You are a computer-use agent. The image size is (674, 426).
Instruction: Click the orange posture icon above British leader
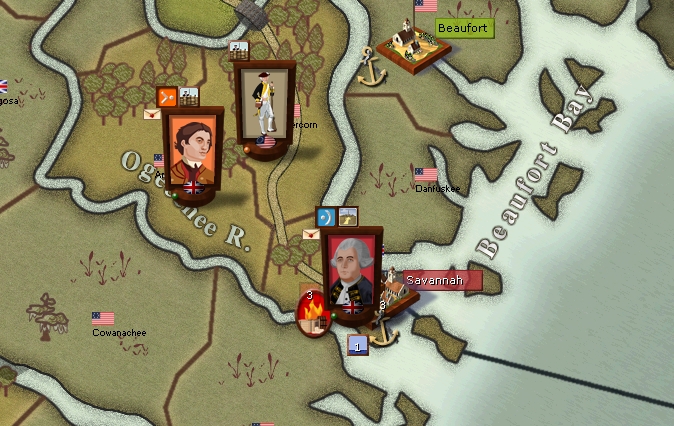pyautogui.click(x=167, y=97)
